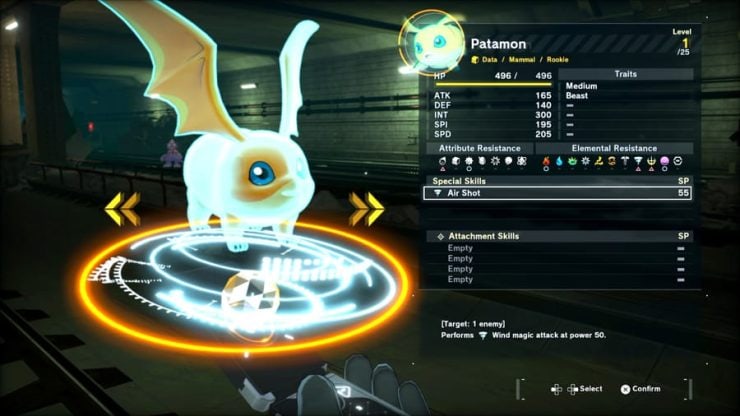Select the previous Digimon with left yellow arrows
This screenshot has width=740, height=416.
(x=122, y=208)
